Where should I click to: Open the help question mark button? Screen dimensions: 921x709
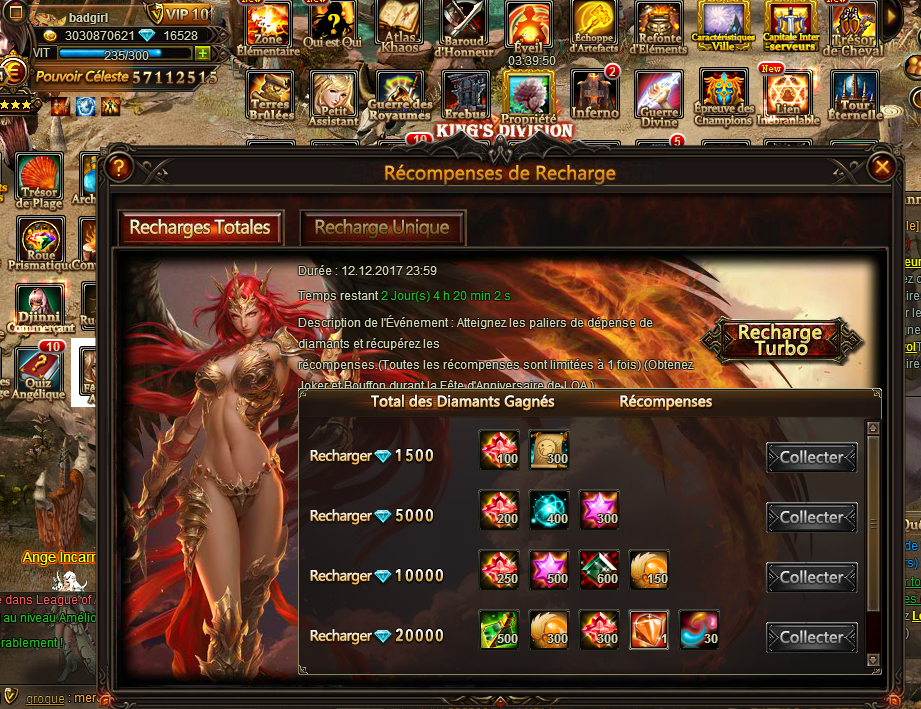[119, 167]
